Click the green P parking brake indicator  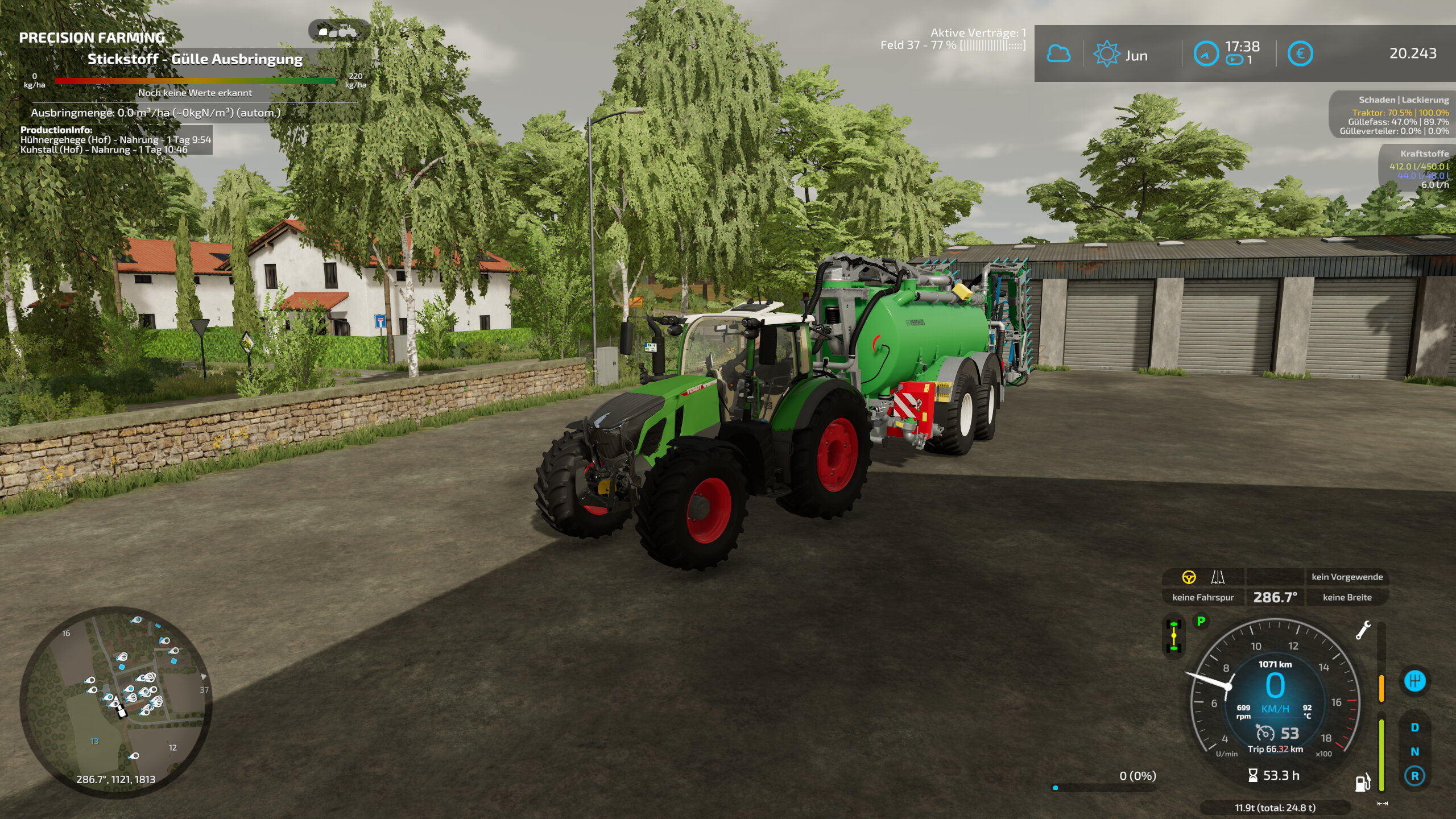[x=1201, y=622]
